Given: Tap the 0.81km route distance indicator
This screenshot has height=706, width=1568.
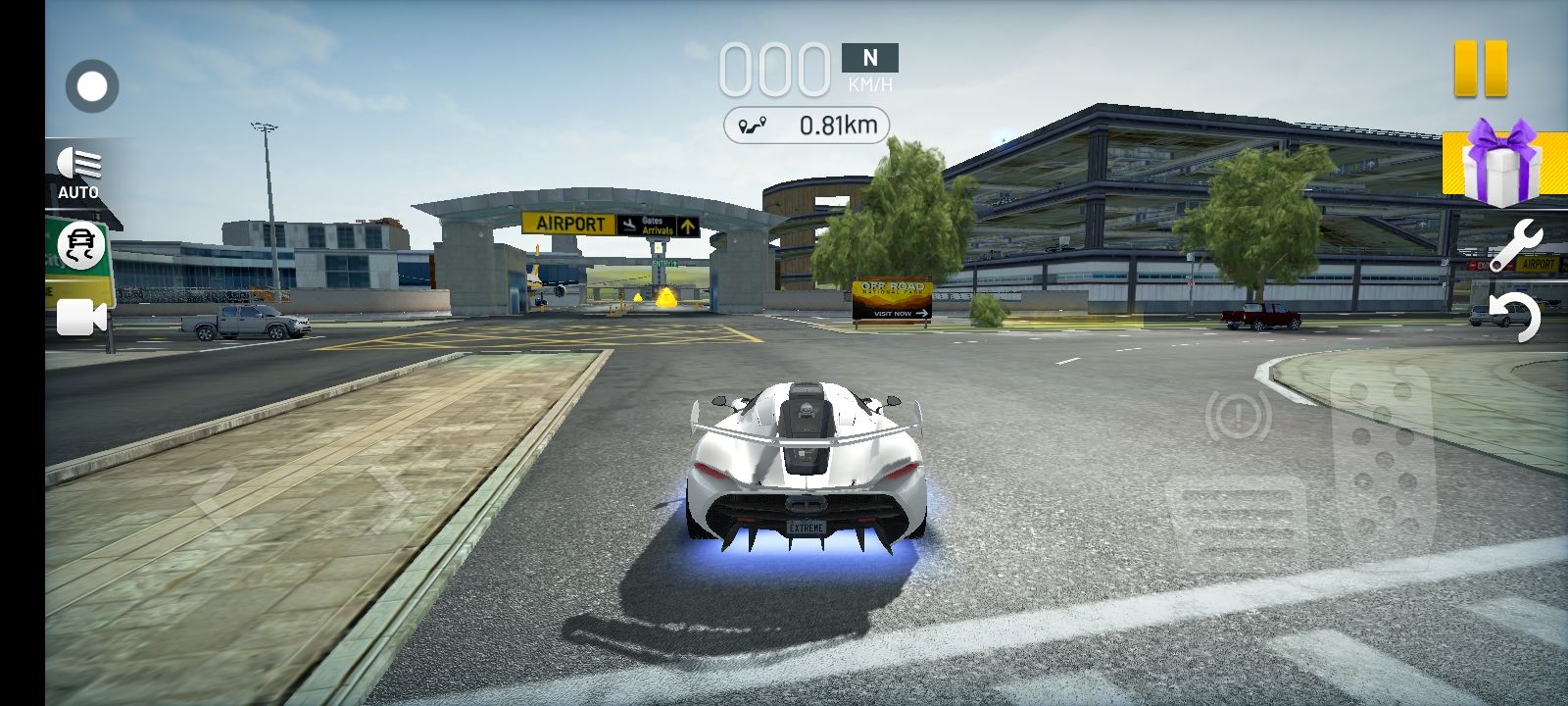Looking at the screenshot, I should tap(807, 126).
